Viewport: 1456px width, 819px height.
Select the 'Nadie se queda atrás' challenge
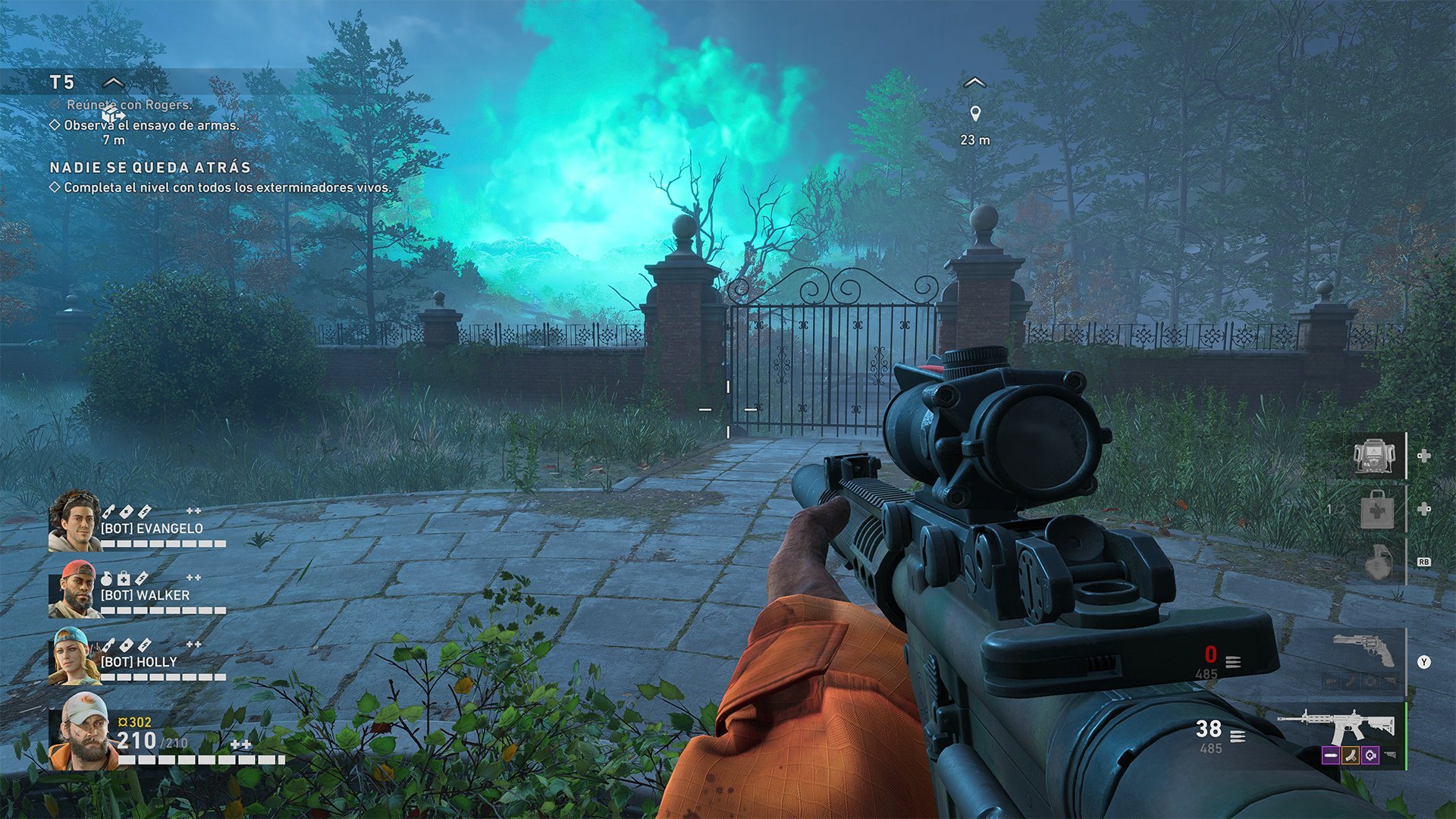(149, 168)
